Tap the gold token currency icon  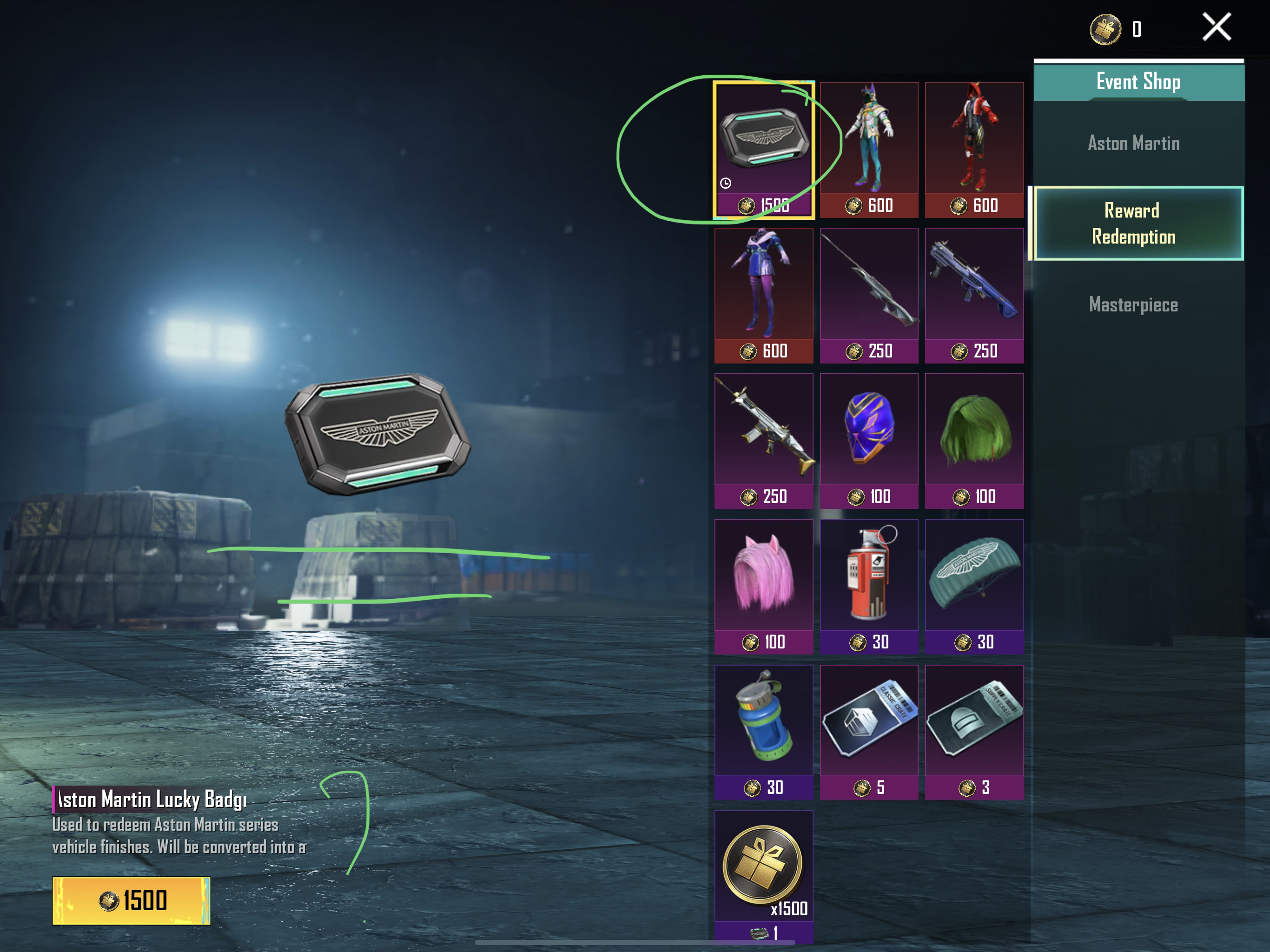pyautogui.click(x=1105, y=29)
